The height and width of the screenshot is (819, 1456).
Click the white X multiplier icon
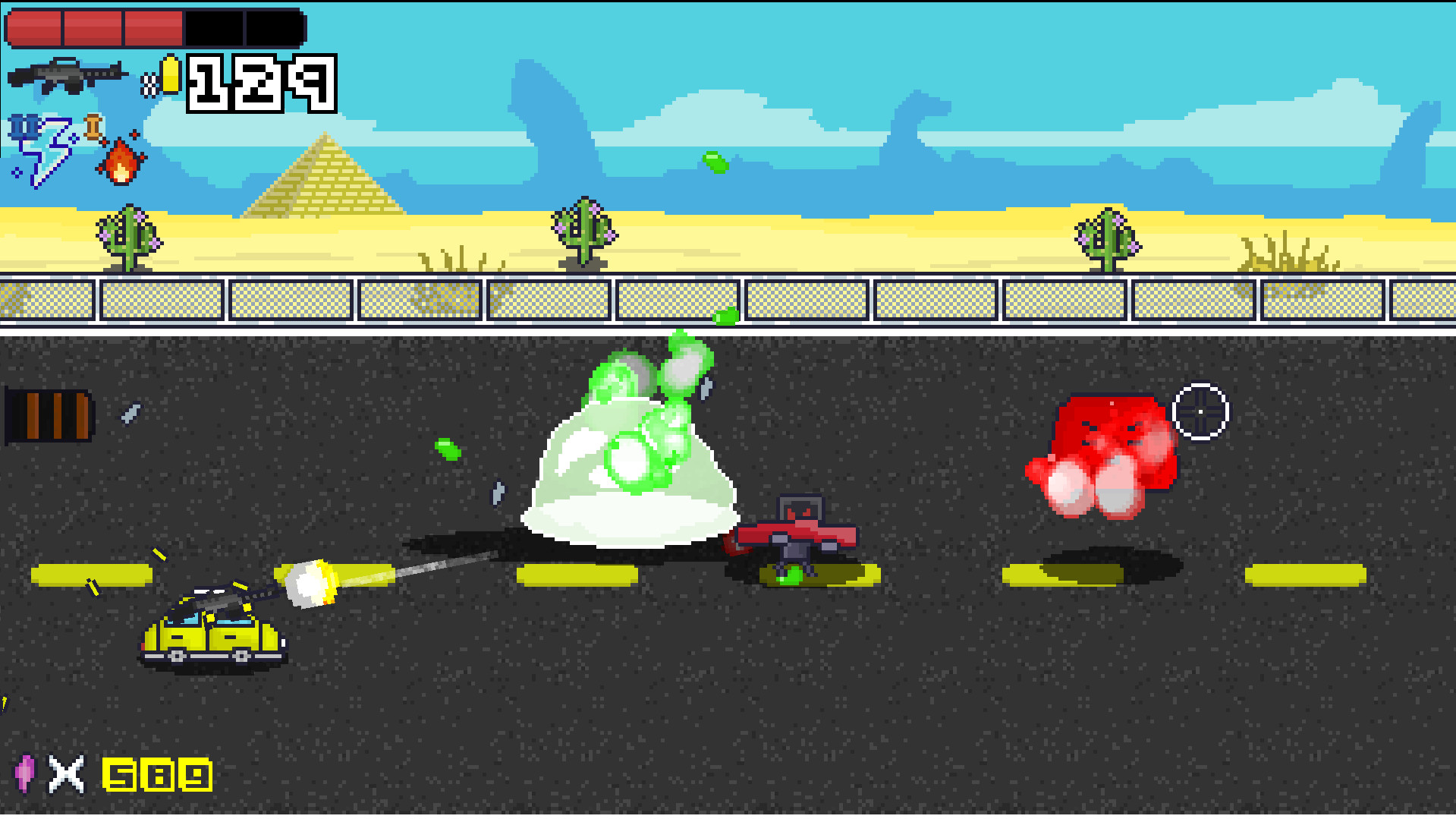click(x=64, y=776)
